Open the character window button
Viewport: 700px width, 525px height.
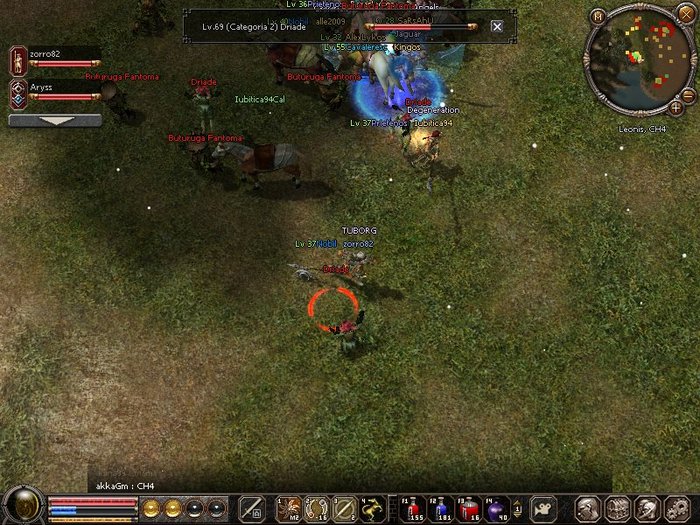click(x=588, y=507)
